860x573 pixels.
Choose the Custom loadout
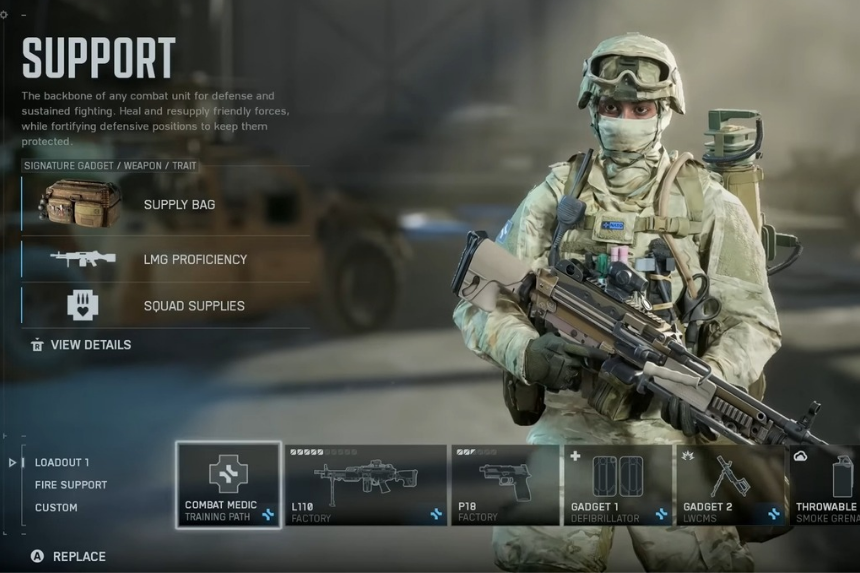tap(56, 507)
